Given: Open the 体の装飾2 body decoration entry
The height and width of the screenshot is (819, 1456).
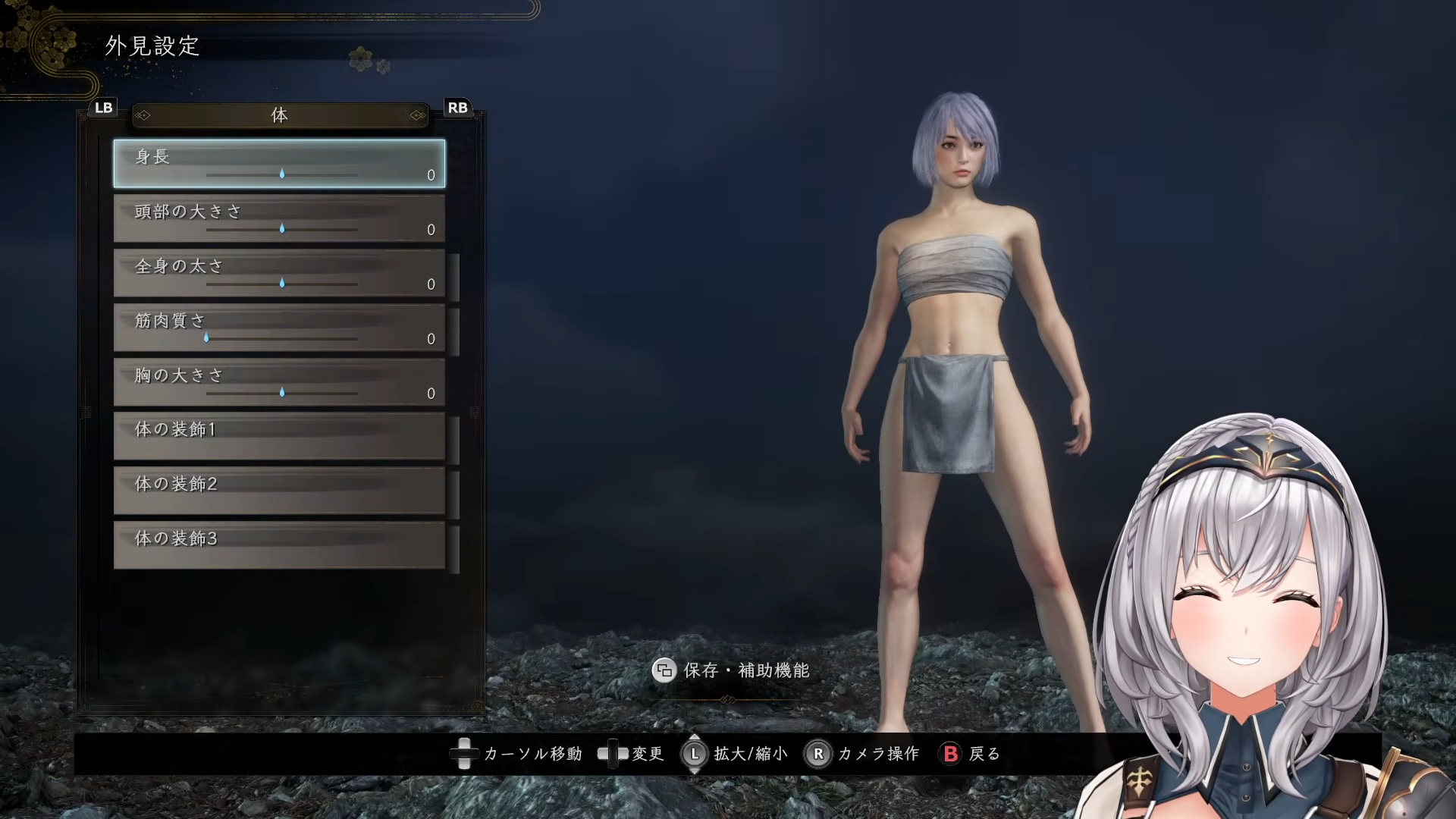Looking at the screenshot, I should (279, 491).
